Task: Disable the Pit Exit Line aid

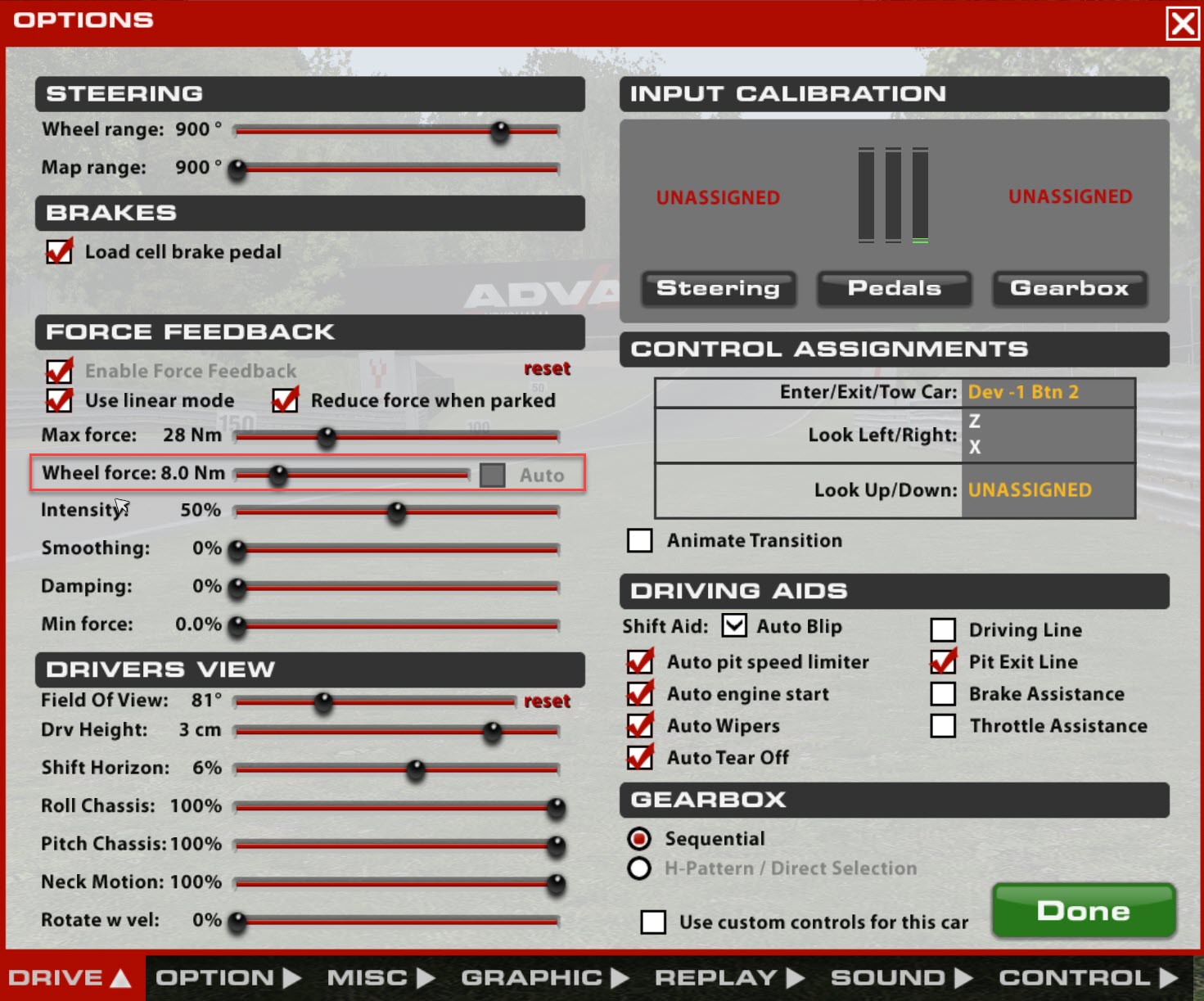Action: 942,662
